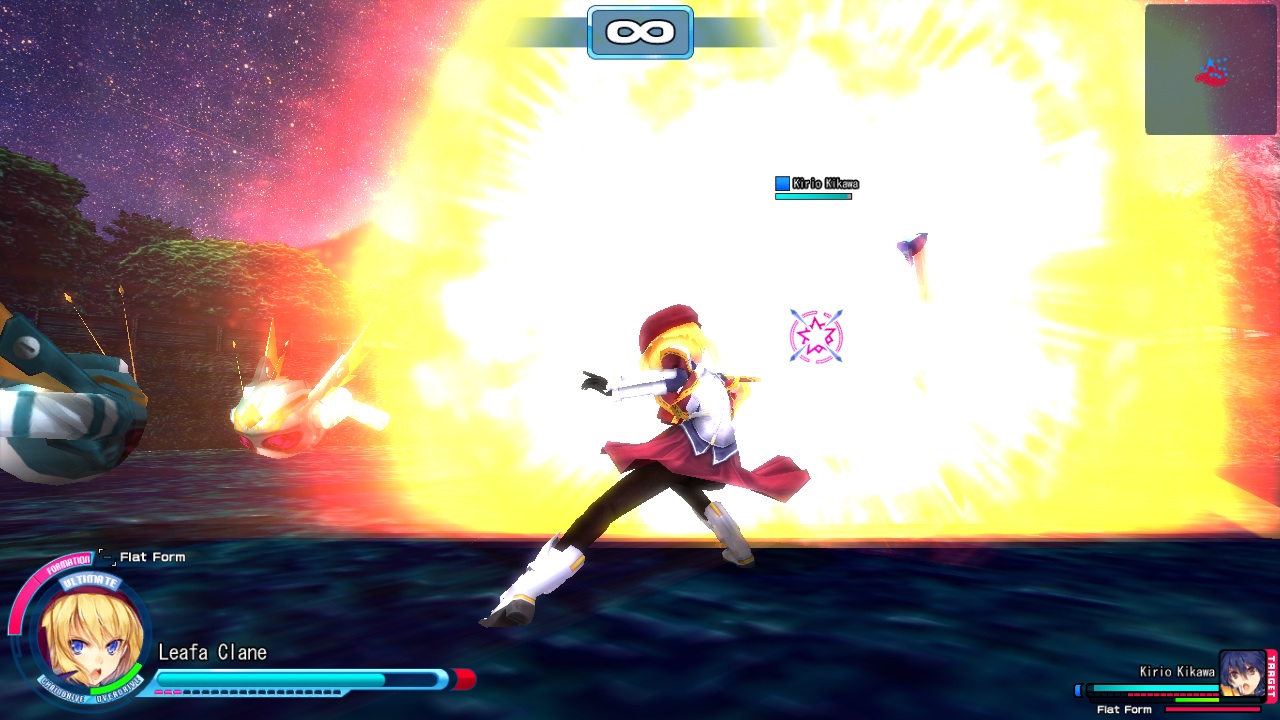Click the Leafa Clane name text
The height and width of the screenshot is (720, 1280).
click(212, 652)
